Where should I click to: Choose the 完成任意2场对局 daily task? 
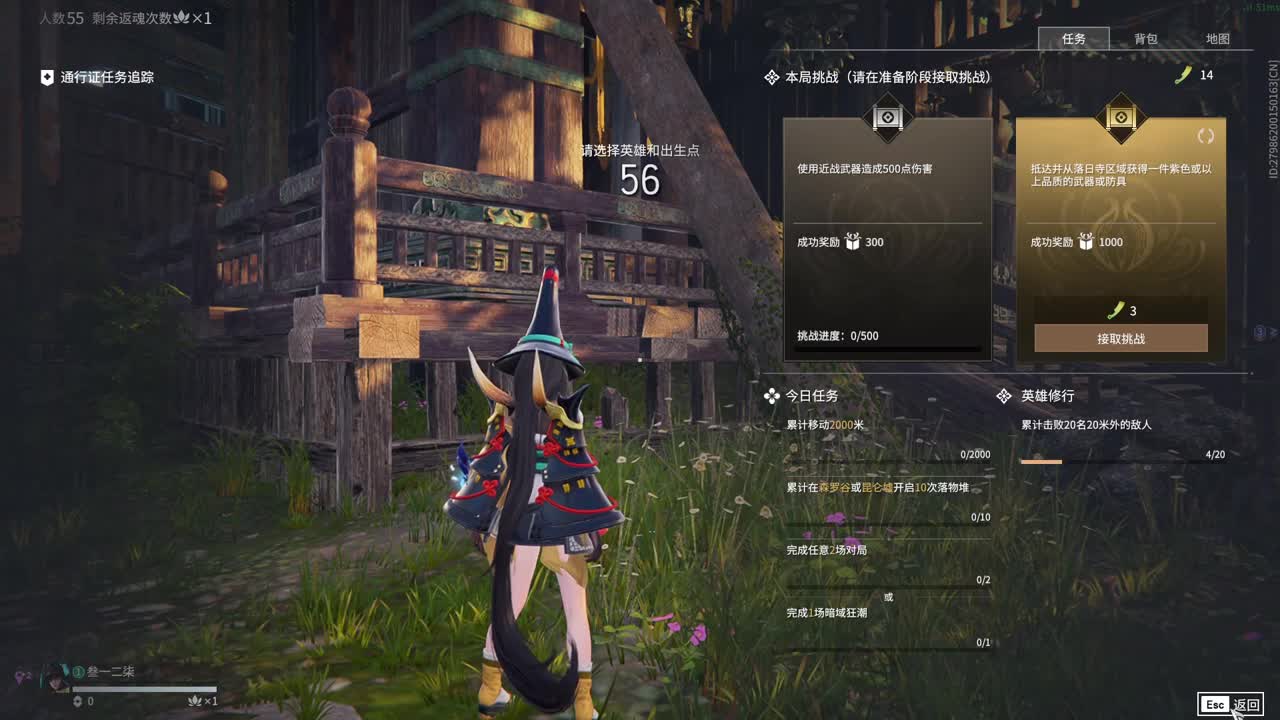(x=887, y=563)
